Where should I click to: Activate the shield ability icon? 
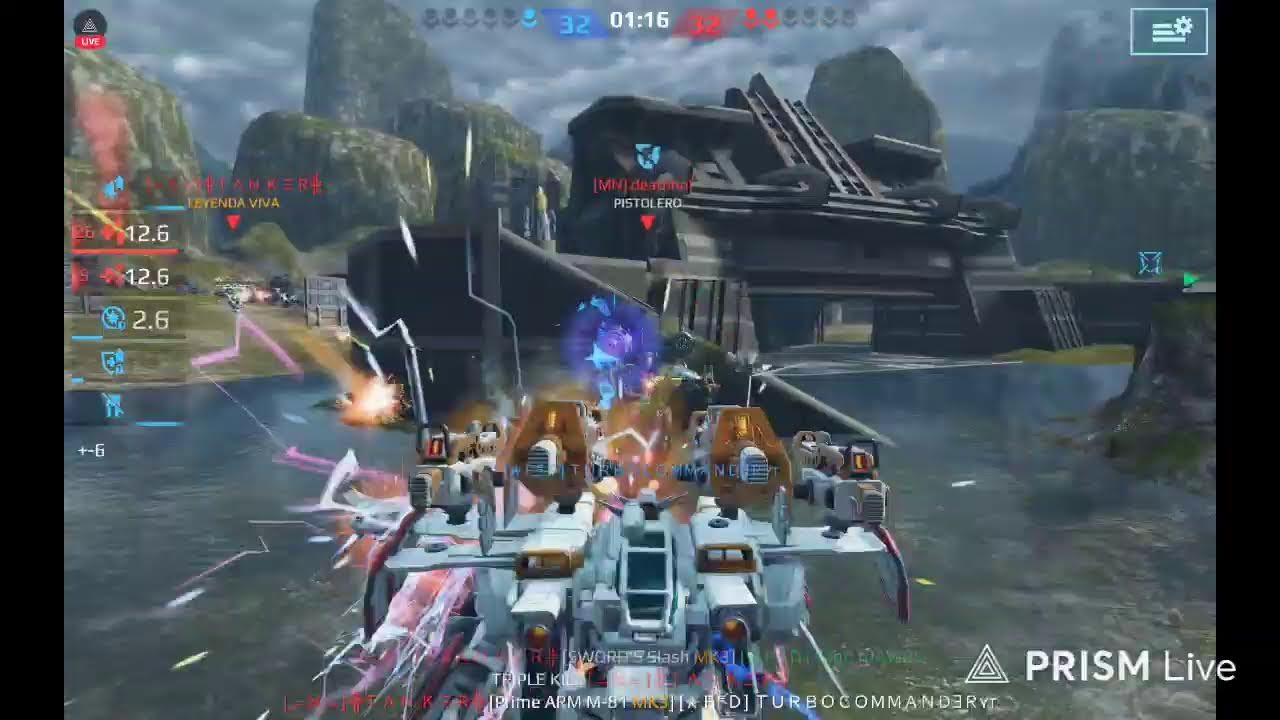[113, 363]
